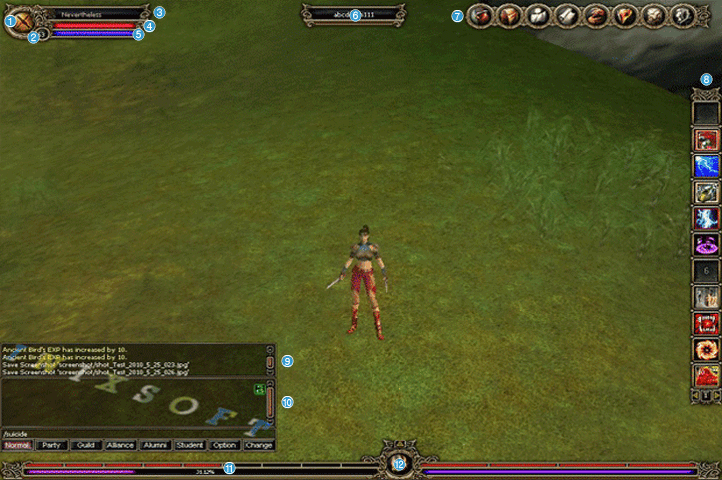Open the Alliance chat channel

tap(121, 445)
